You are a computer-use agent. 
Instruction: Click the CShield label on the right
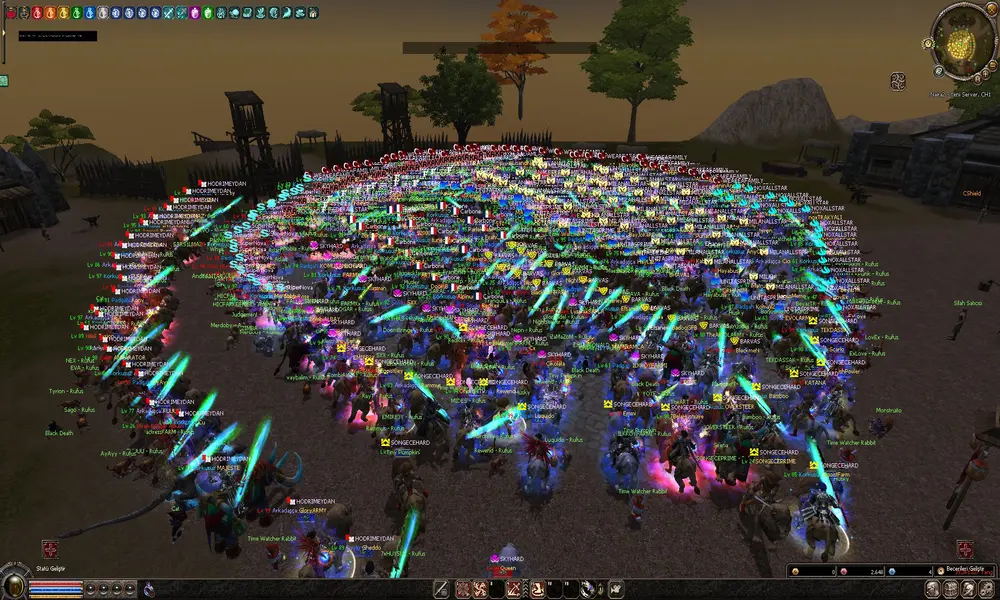(971, 193)
